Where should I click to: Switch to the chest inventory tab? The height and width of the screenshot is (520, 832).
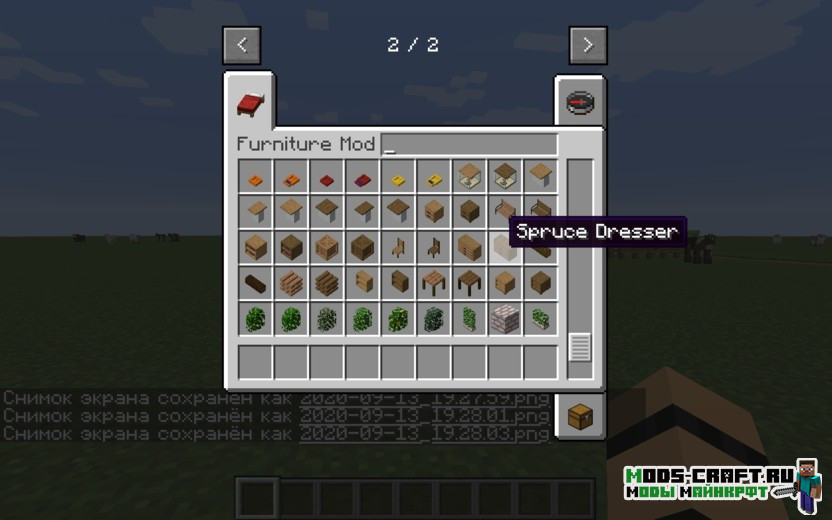click(x=580, y=417)
